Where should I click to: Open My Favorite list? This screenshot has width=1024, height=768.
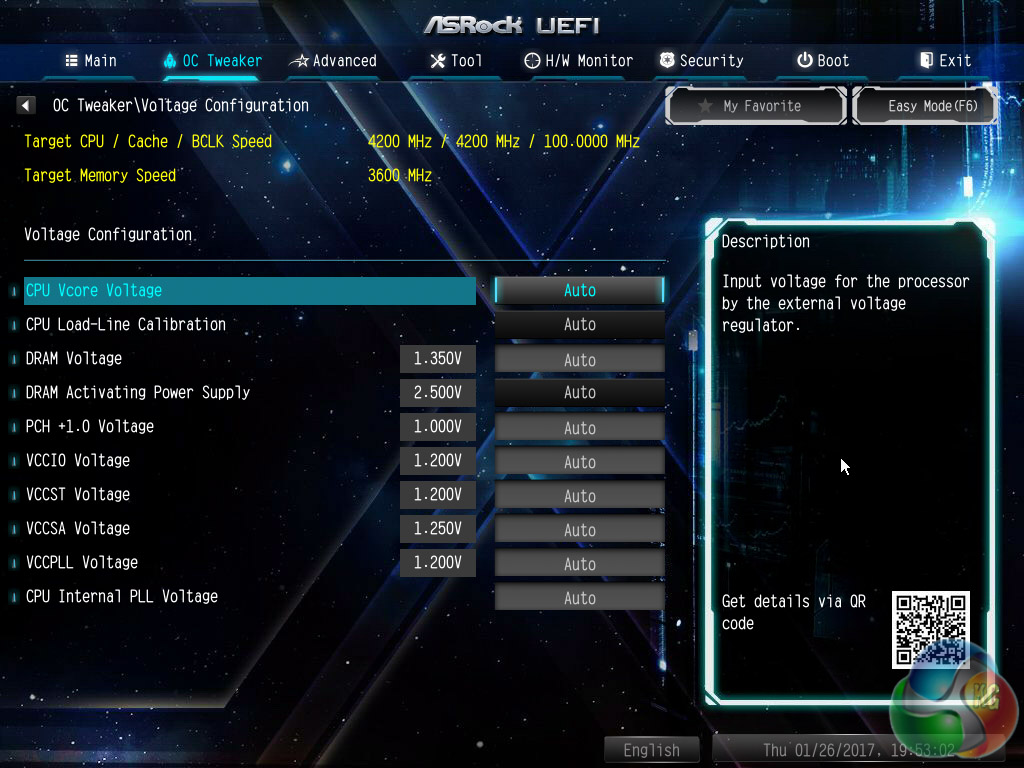click(757, 106)
